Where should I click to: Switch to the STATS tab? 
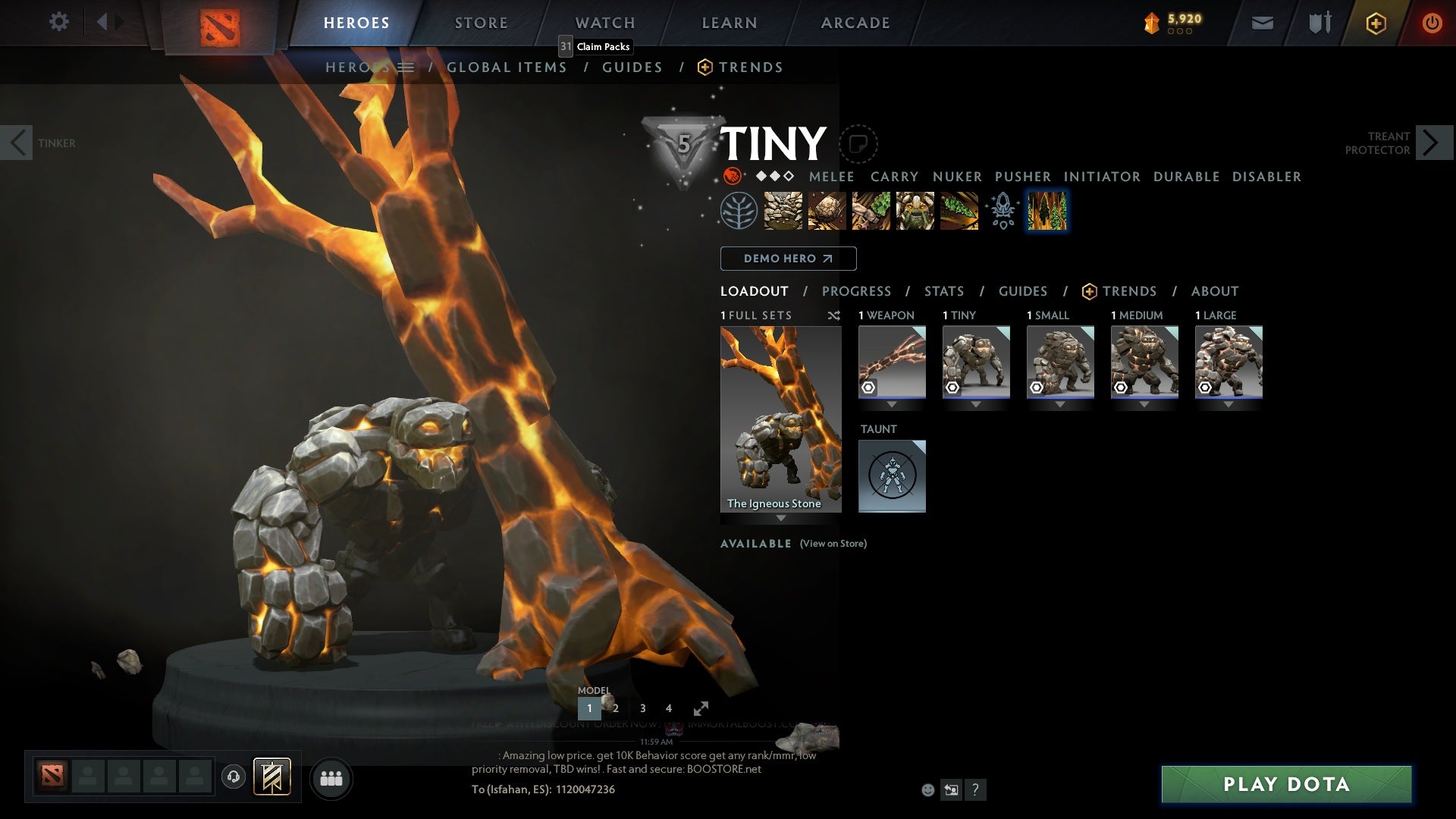tap(943, 291)
